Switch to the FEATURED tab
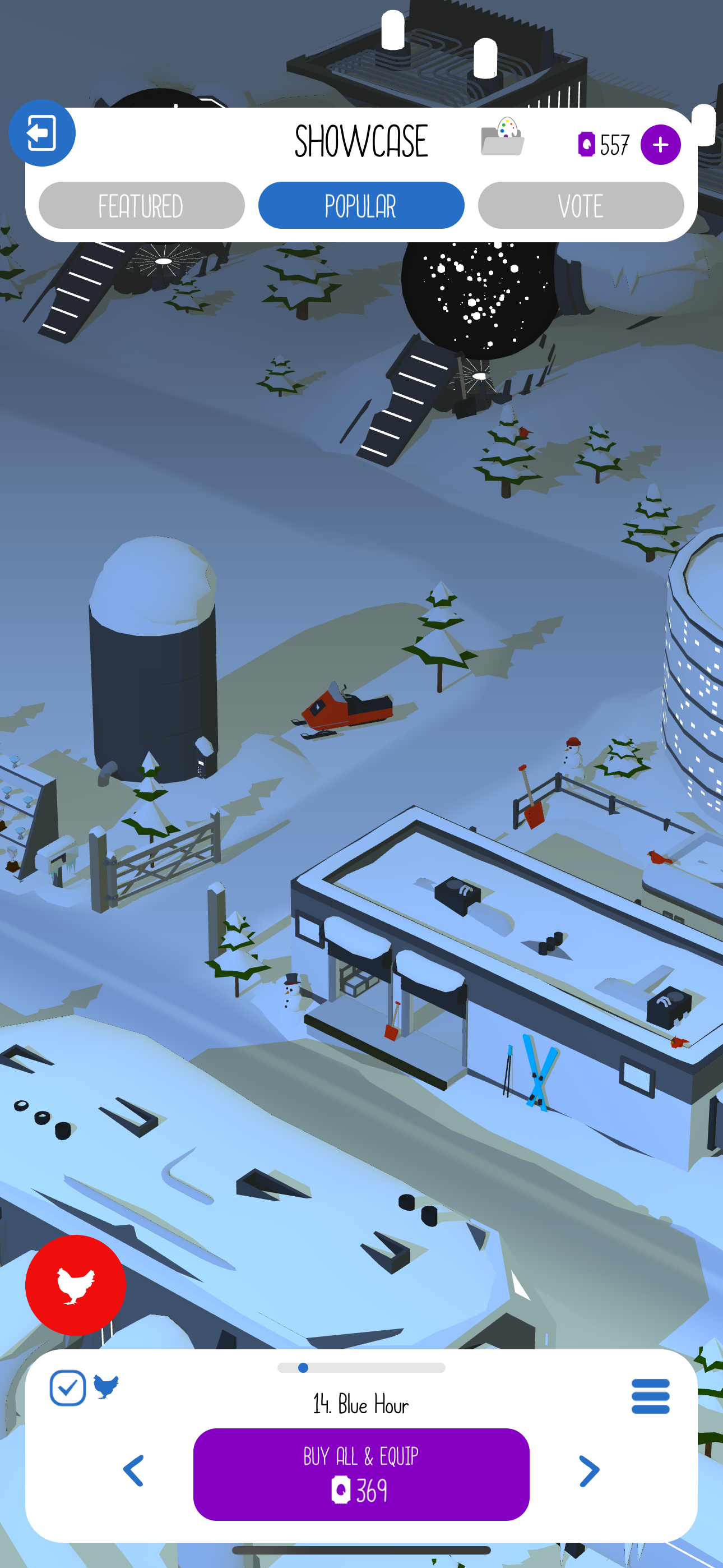The width and height of the screenshot is (723, 1568). [x=142, y=205]
